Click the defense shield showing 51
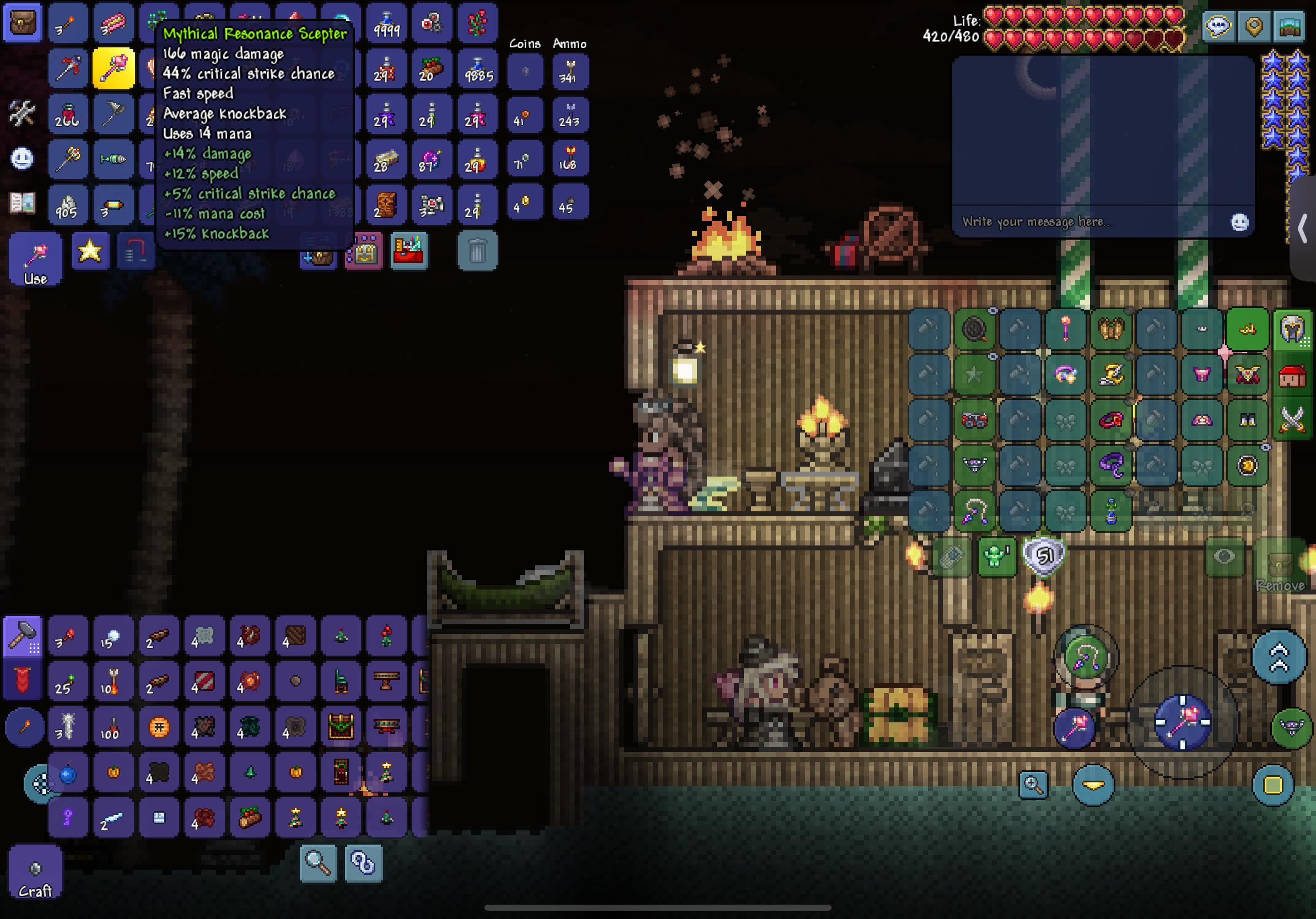The height and width of the screenshot is (919, 1316). (x=1044, y=555)
